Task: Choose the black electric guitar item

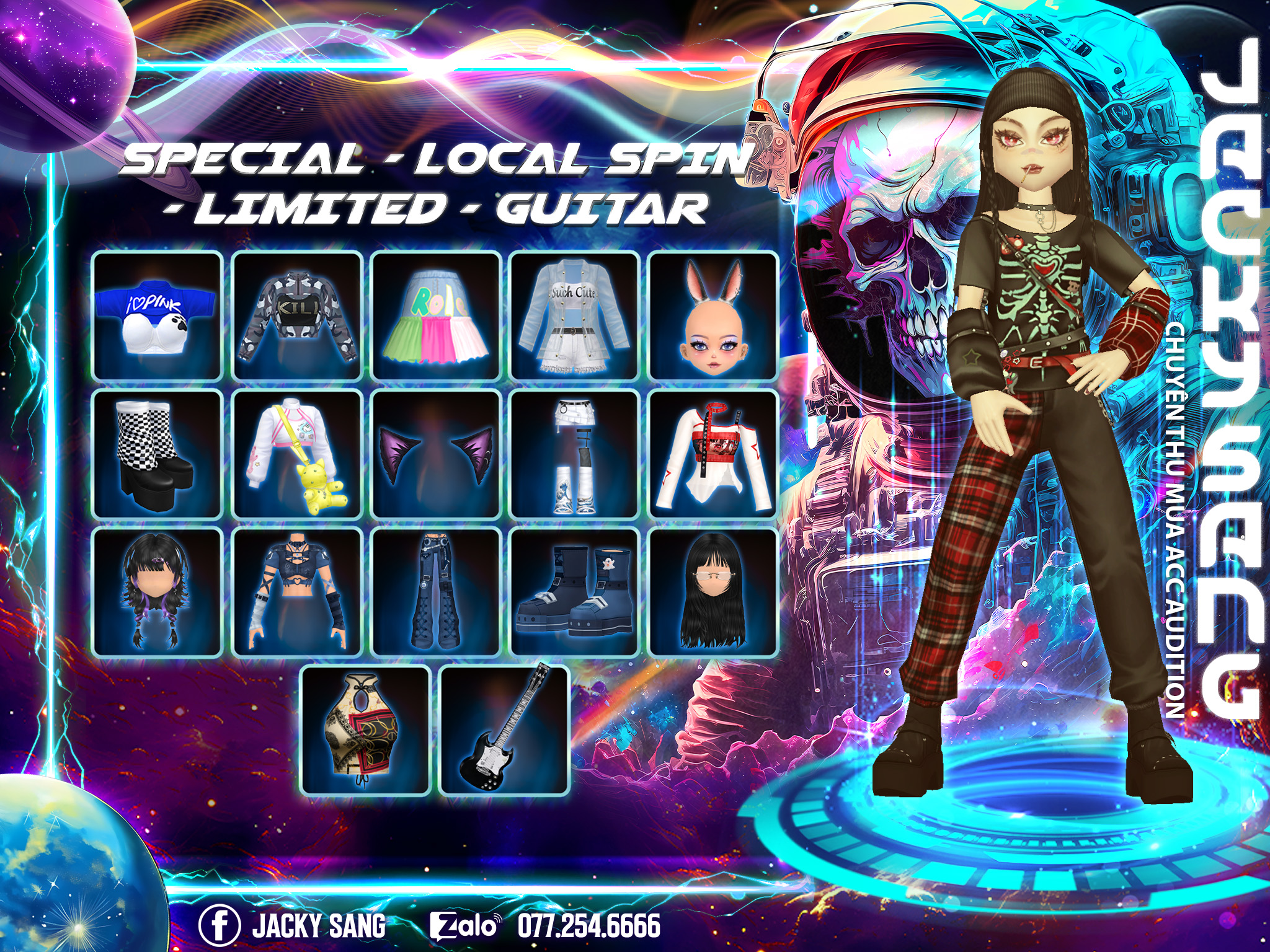Action: [x=505, y=731]
